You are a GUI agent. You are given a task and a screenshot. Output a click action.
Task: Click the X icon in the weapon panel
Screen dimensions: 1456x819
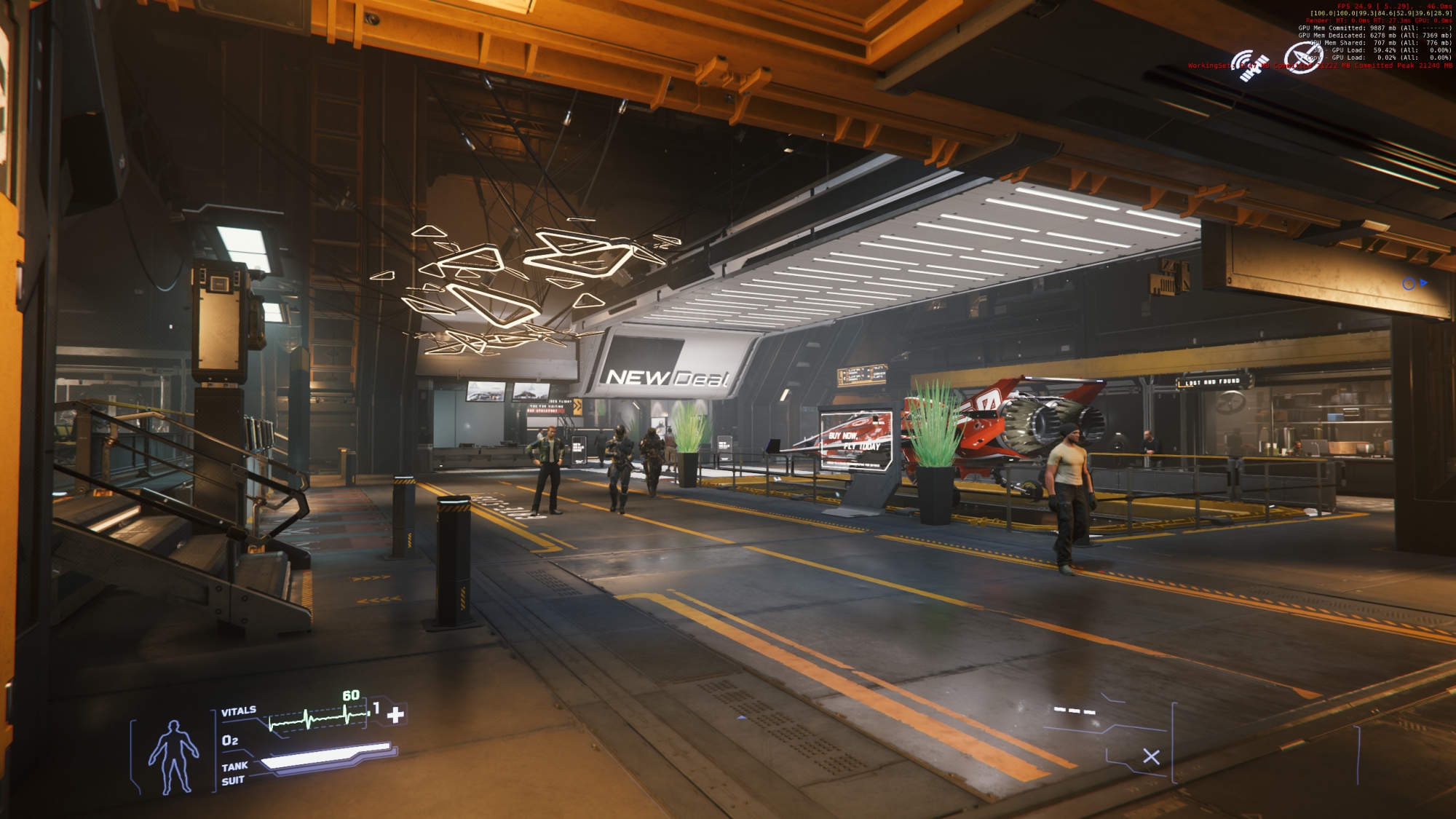tap(1151, 757)
